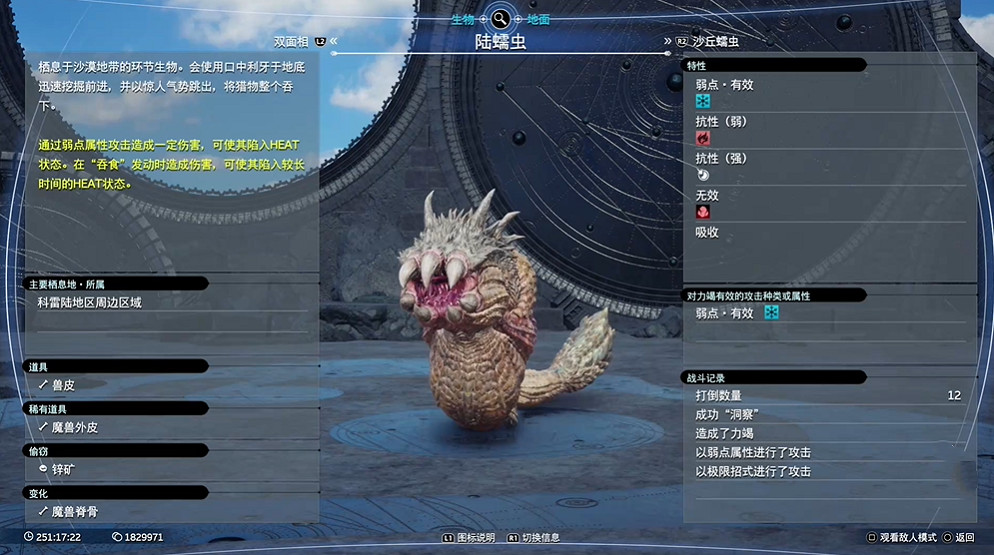Switch to the 生物 category tab
Screen dimensions: 994x555
462,19
